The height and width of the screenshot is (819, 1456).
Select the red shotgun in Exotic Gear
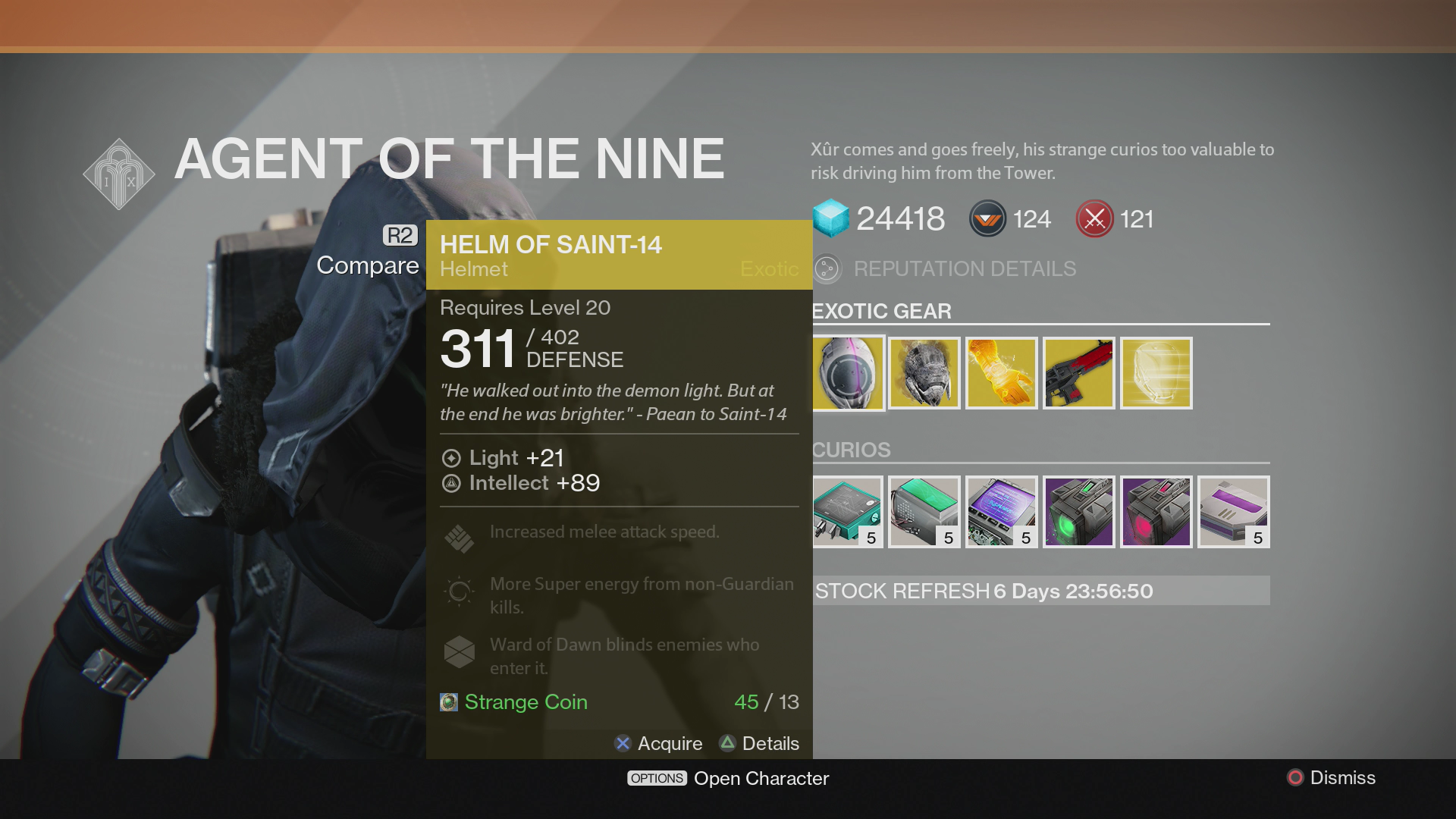pos(1078,372)
